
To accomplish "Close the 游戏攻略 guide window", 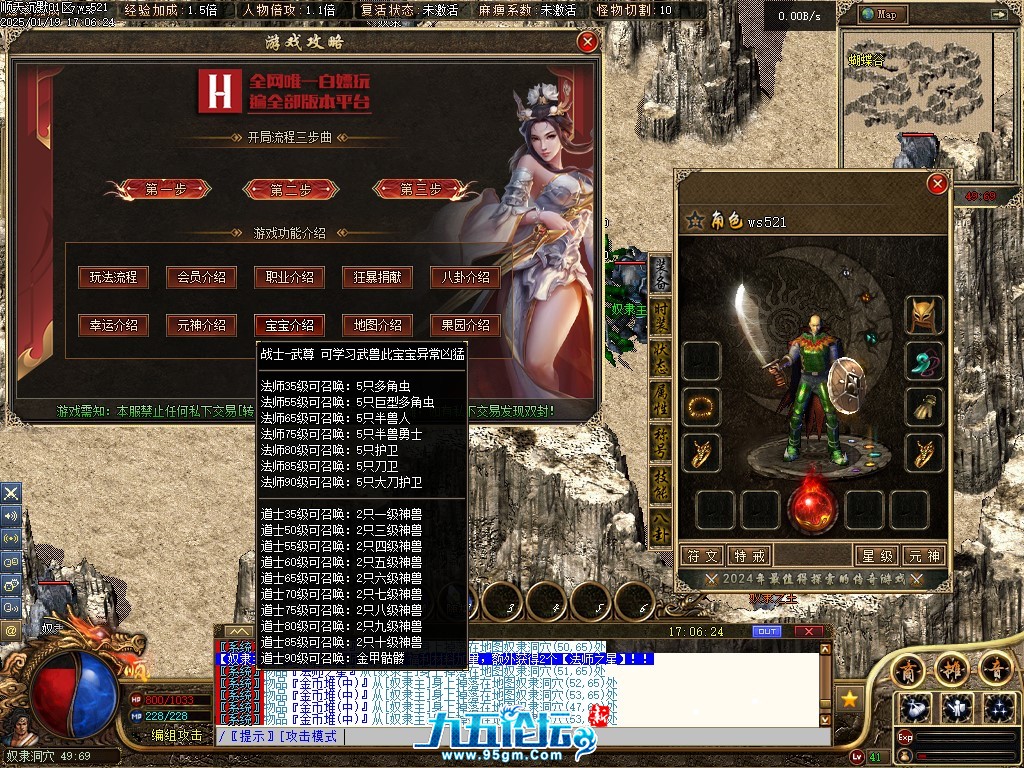I will (588, 42).
